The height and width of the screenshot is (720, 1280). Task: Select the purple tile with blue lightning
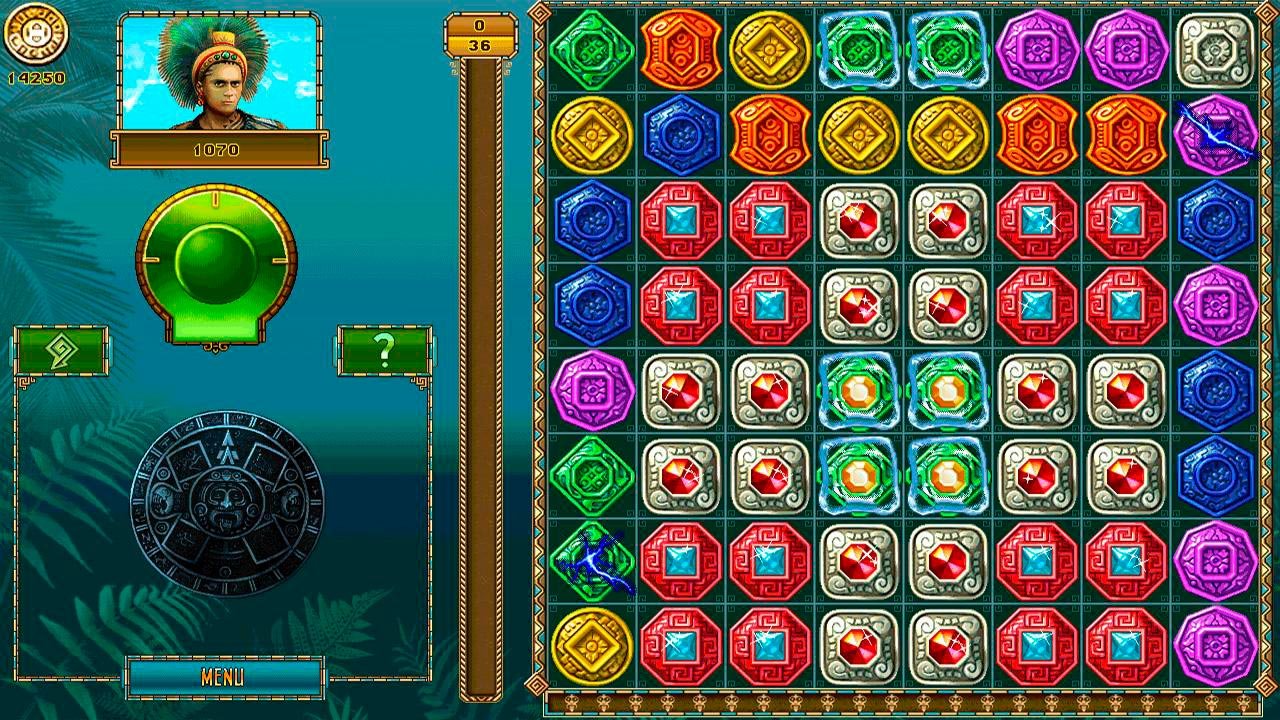pyautogui.click(x=1215, y=133)
